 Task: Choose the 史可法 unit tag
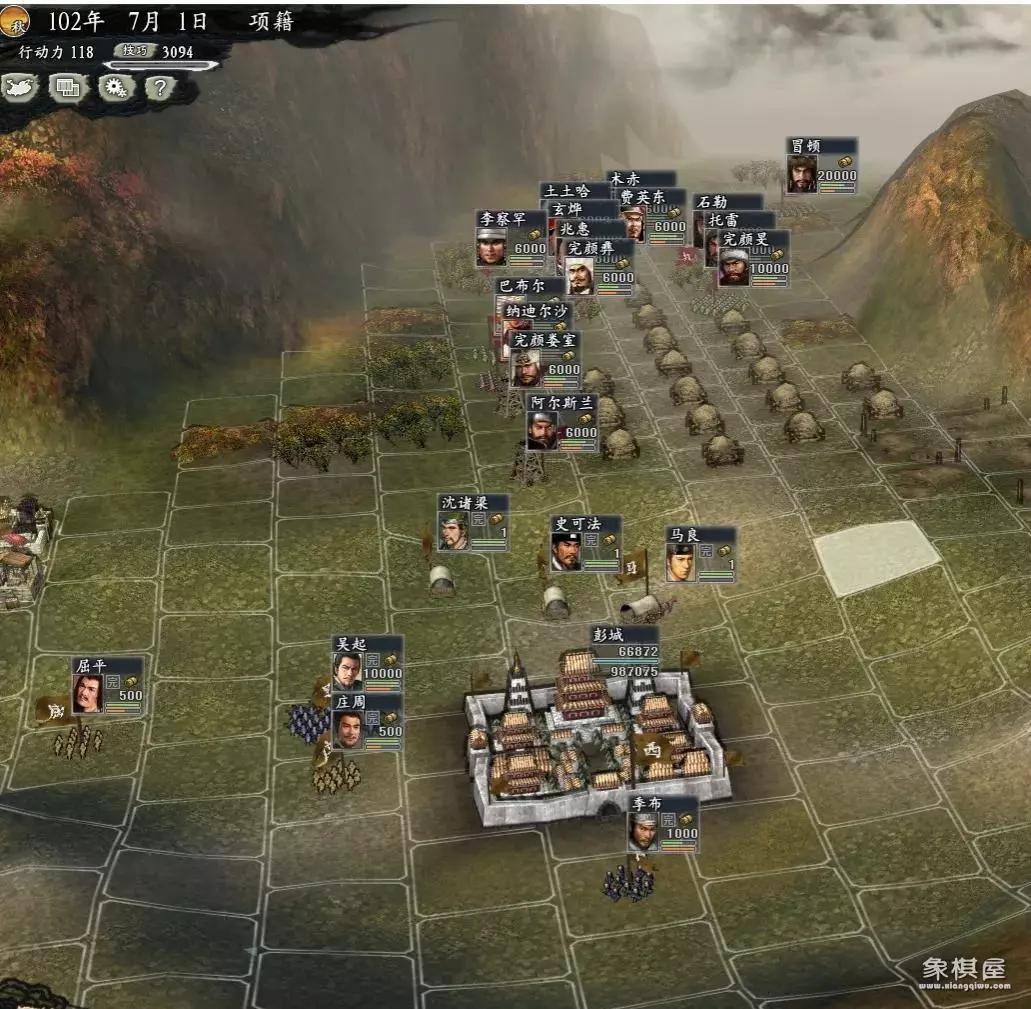tap(585, 544)
